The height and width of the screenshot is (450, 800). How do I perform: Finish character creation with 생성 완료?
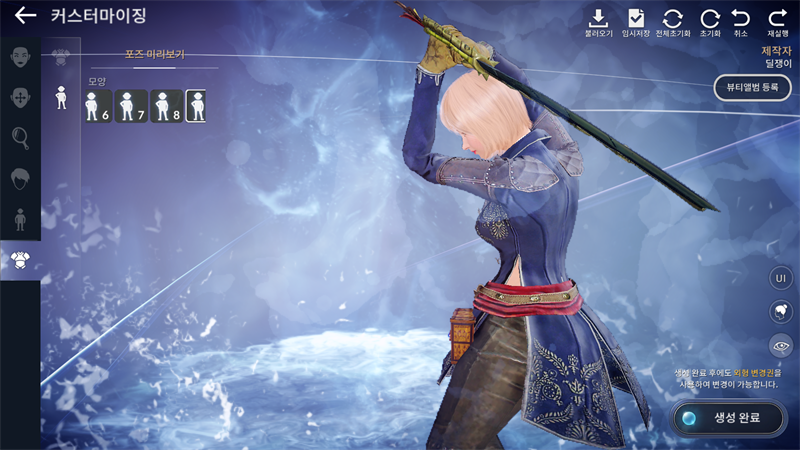pyautogui.click(x=729, y=418)
